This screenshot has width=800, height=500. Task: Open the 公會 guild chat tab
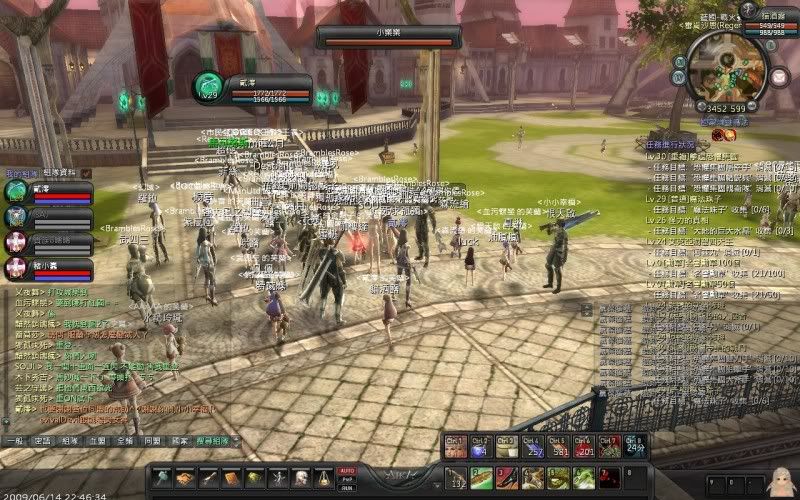[x=97, y=440]
